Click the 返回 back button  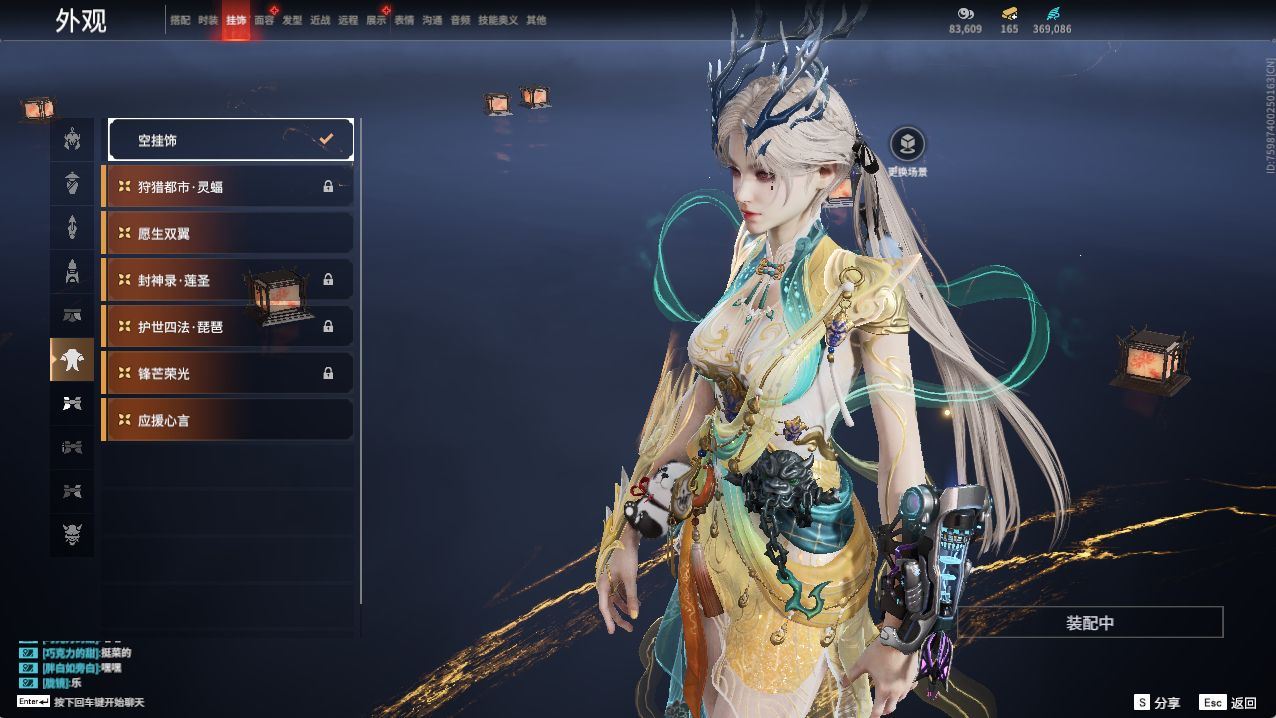[1230, 703]
